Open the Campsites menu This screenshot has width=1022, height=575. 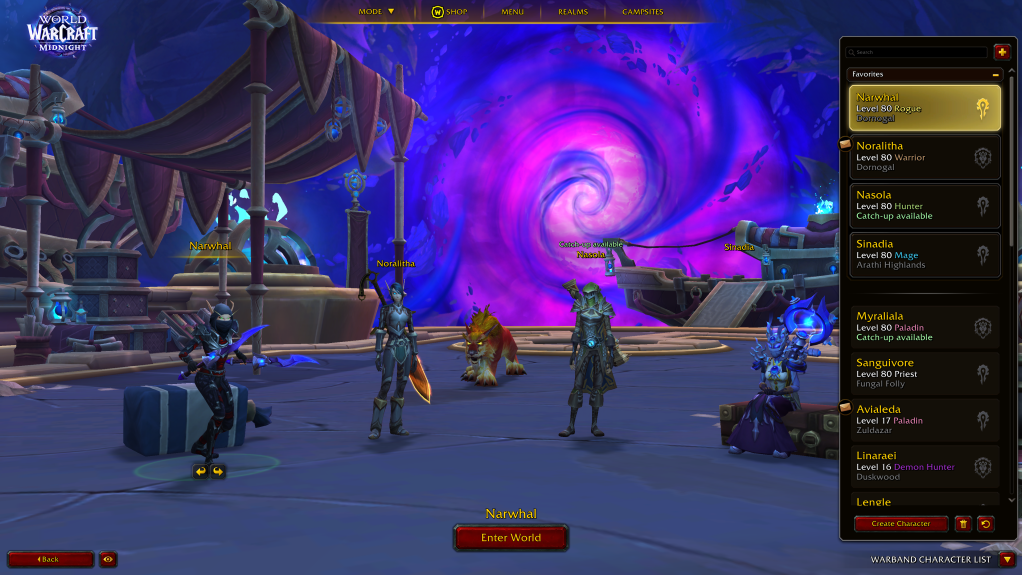click(642, 12)
